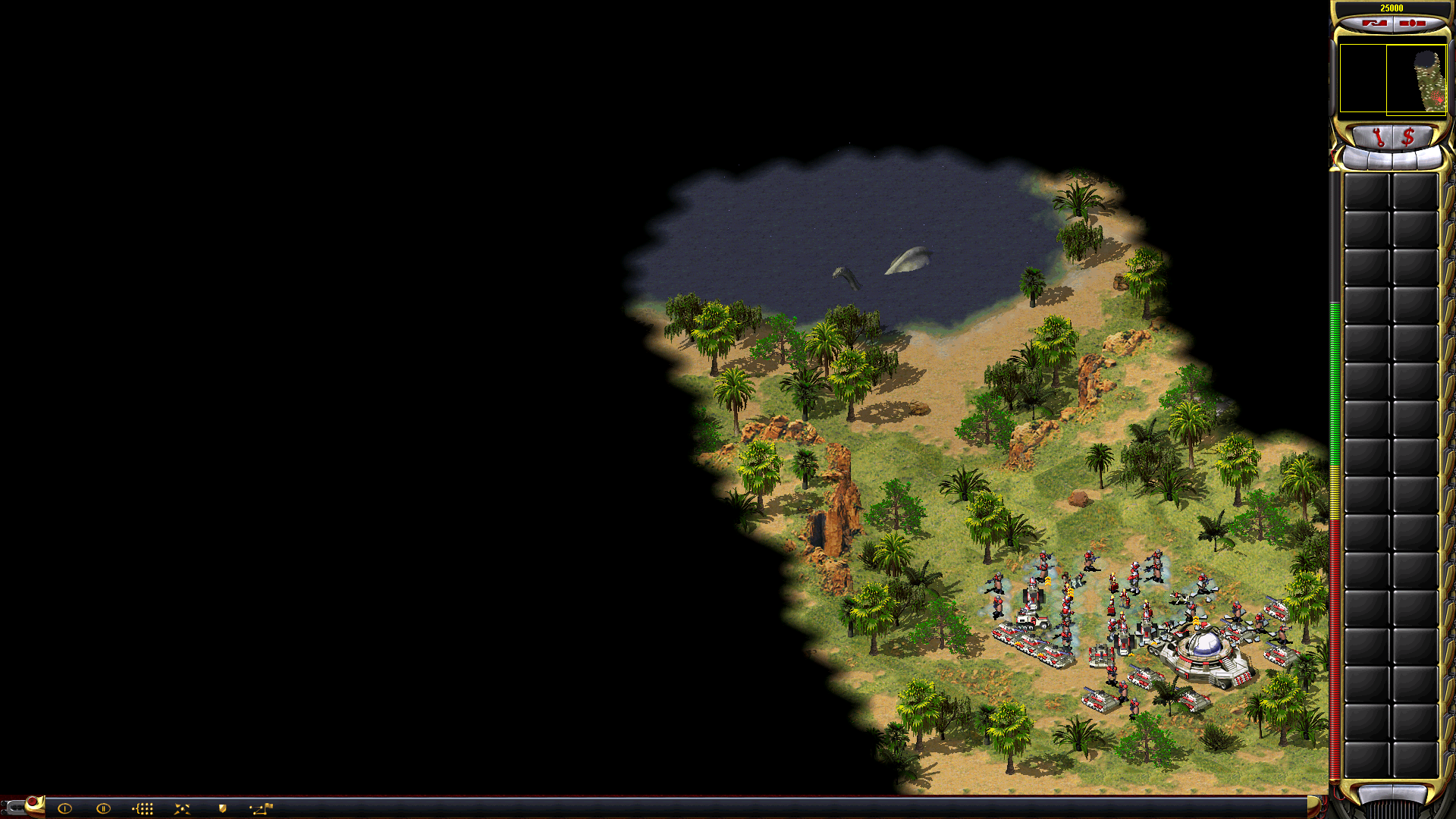Select the Guard mode shield icon
The image size is (1456, 819).
pyautogui.click(x=222, y=807)
